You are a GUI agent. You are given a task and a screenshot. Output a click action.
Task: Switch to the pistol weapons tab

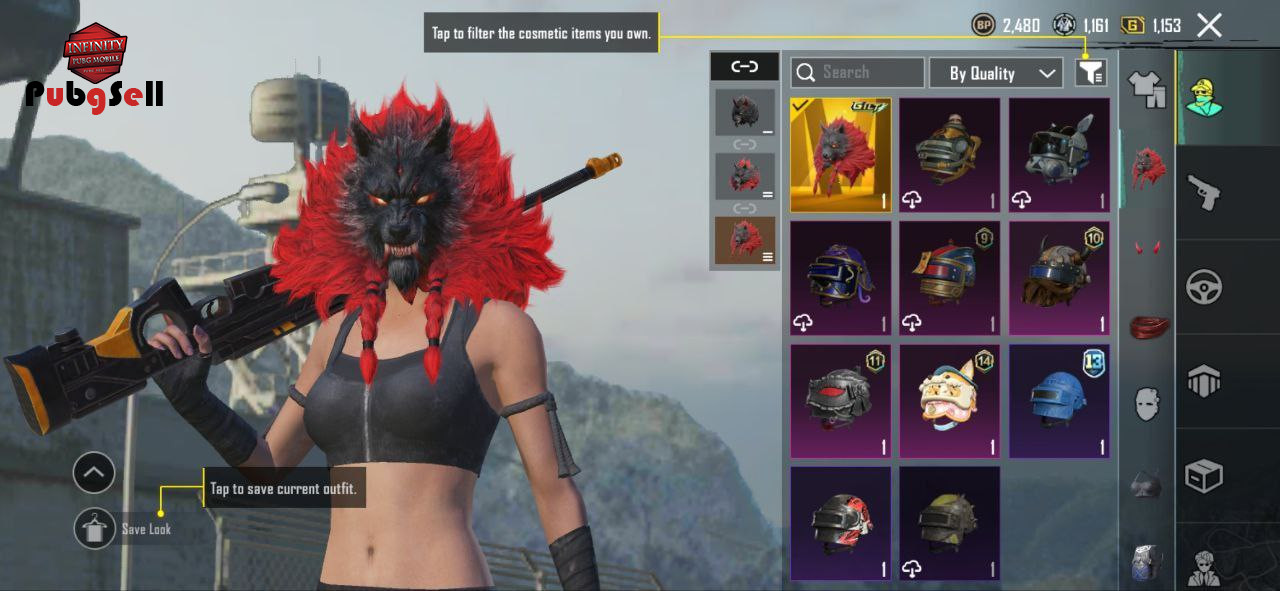(x=1202, y=192)
